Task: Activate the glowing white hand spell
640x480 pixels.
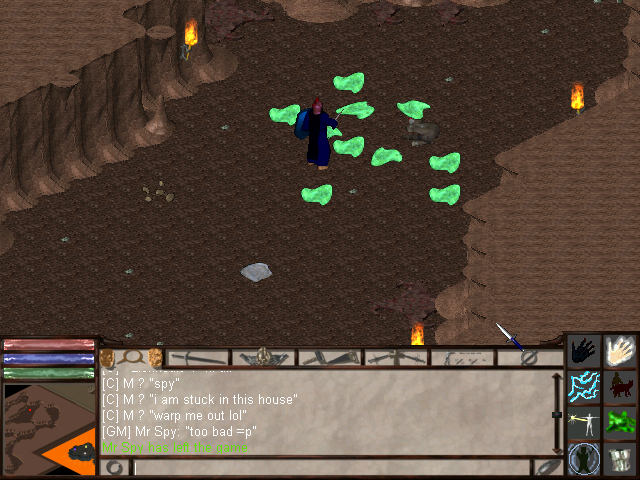Action: point(620,351)
